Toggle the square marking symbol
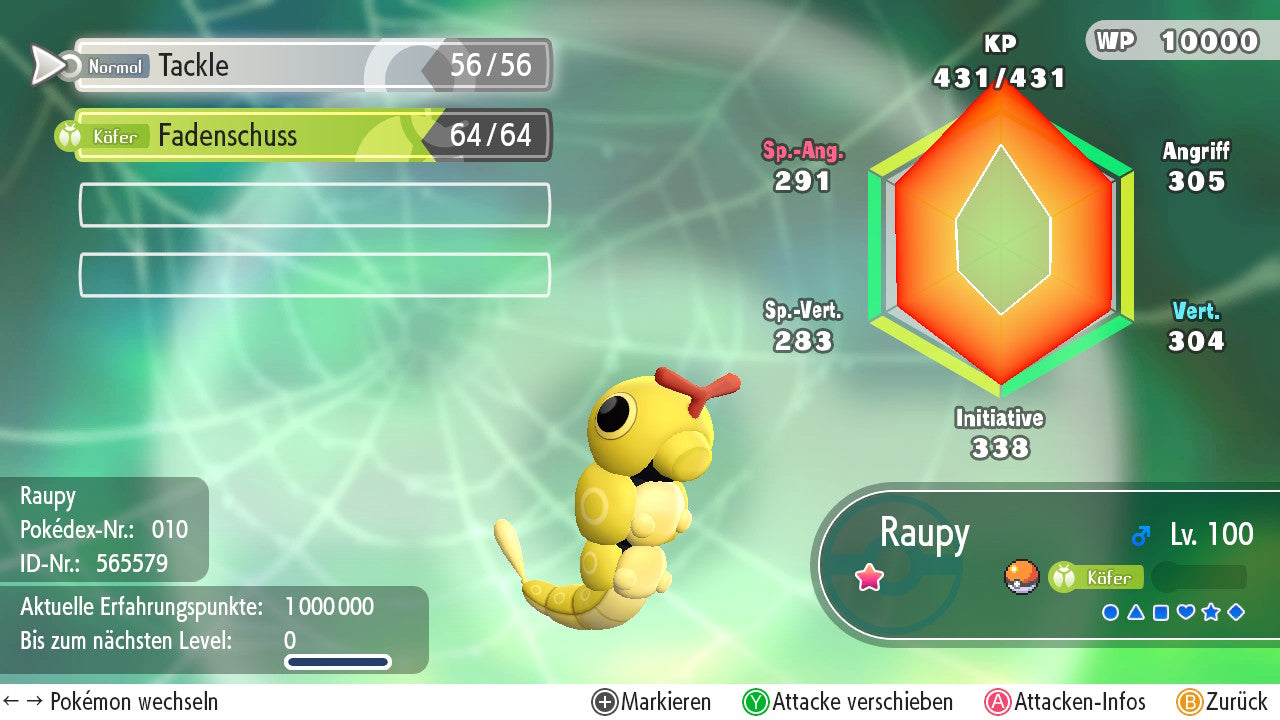The image size is (1280, 720). tap(1160, 612)
